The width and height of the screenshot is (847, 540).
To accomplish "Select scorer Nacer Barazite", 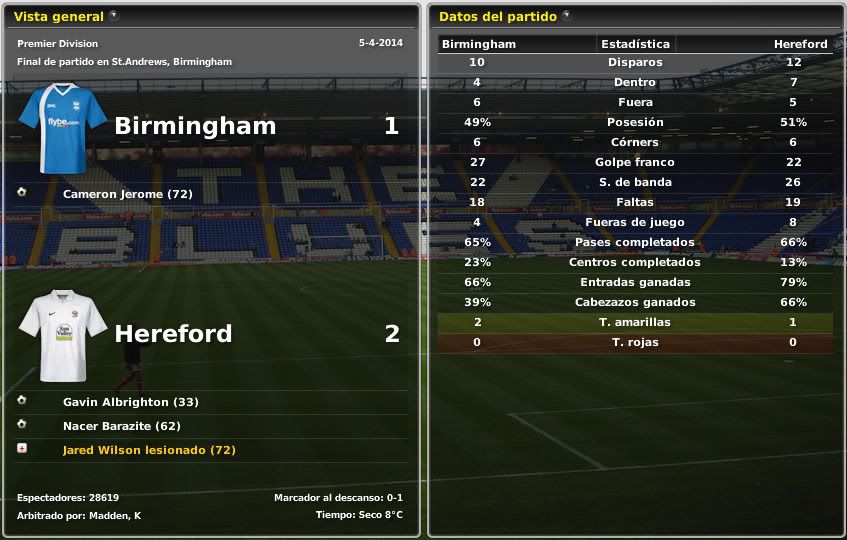I will coord(127,424).
